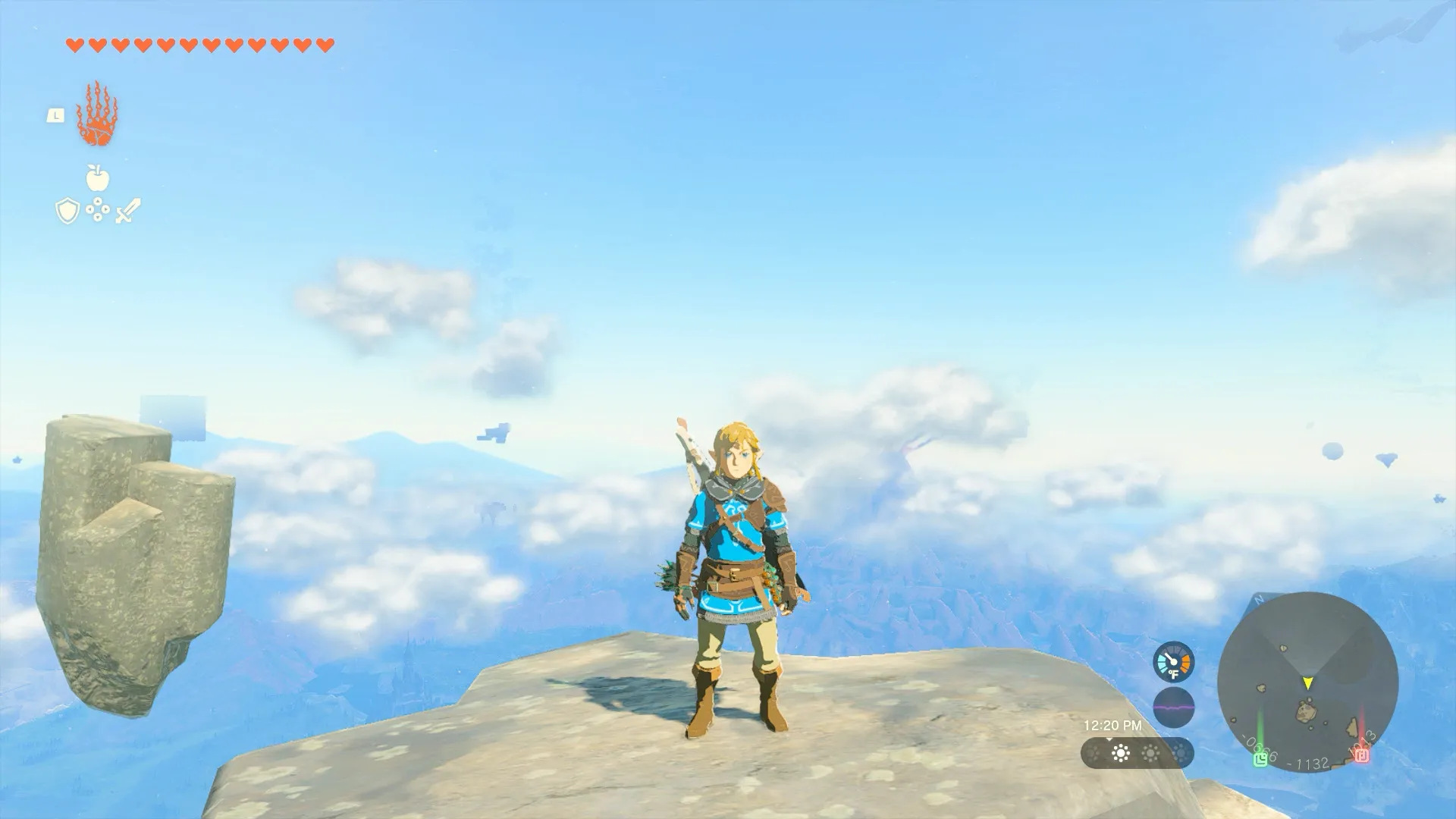Toggle the darkened third weather forecast icon

pyautogui.click(x=1181, y=752)
